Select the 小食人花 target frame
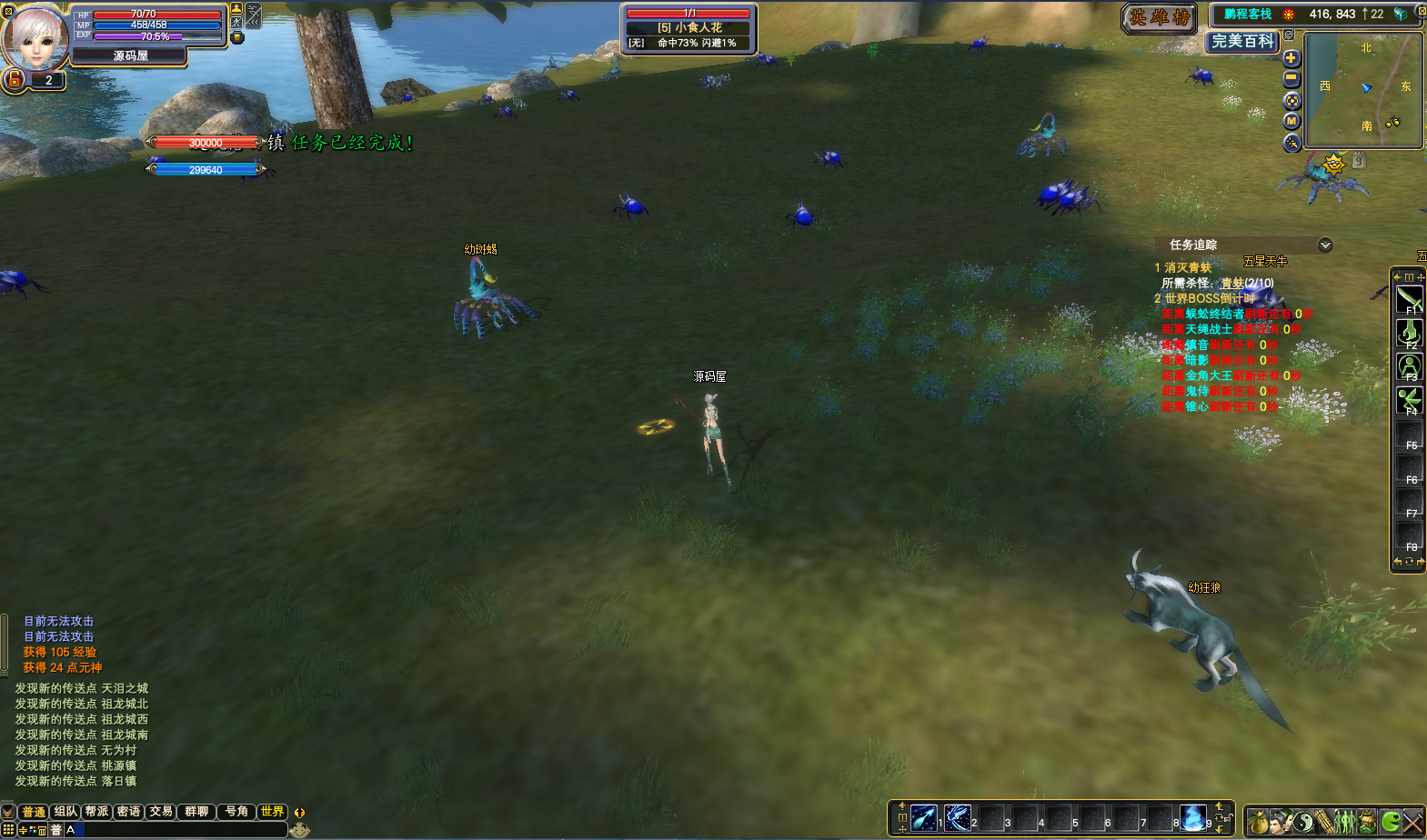1427x840 pixels. (689, 28)
